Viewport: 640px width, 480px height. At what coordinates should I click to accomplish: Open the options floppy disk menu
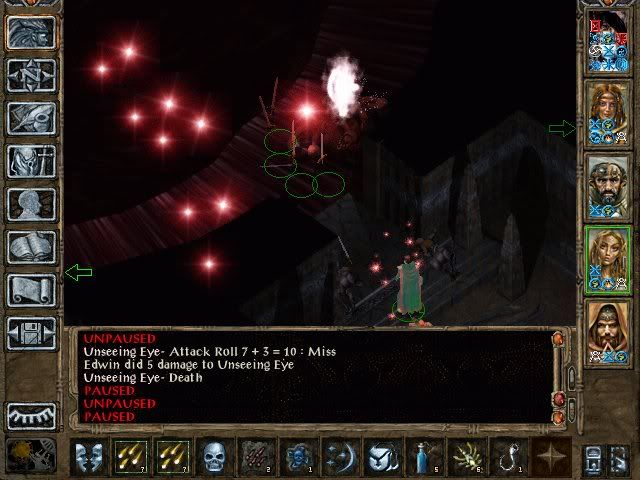point(31,332)
